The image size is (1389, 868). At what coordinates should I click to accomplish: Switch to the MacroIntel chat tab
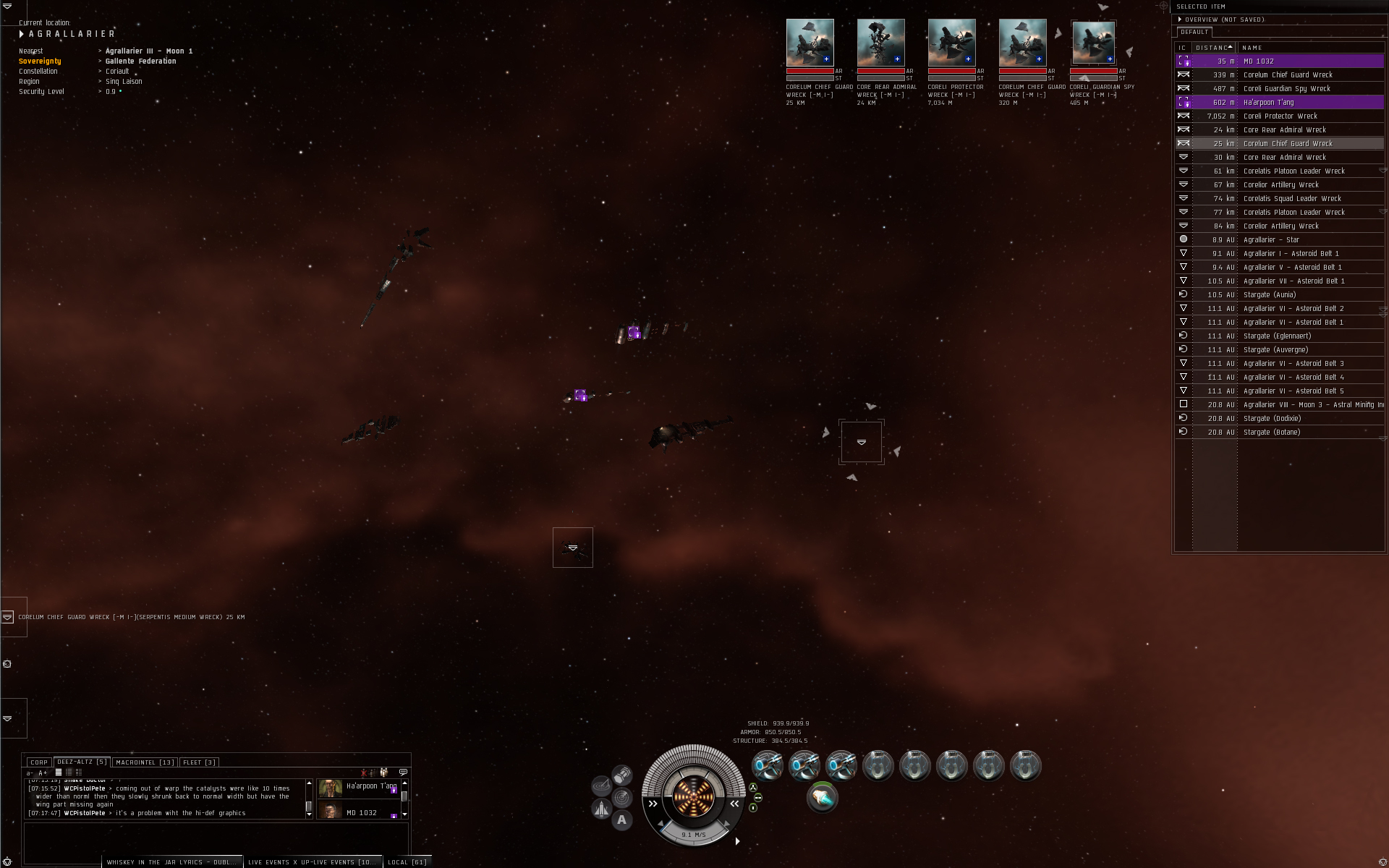[145, 762]
